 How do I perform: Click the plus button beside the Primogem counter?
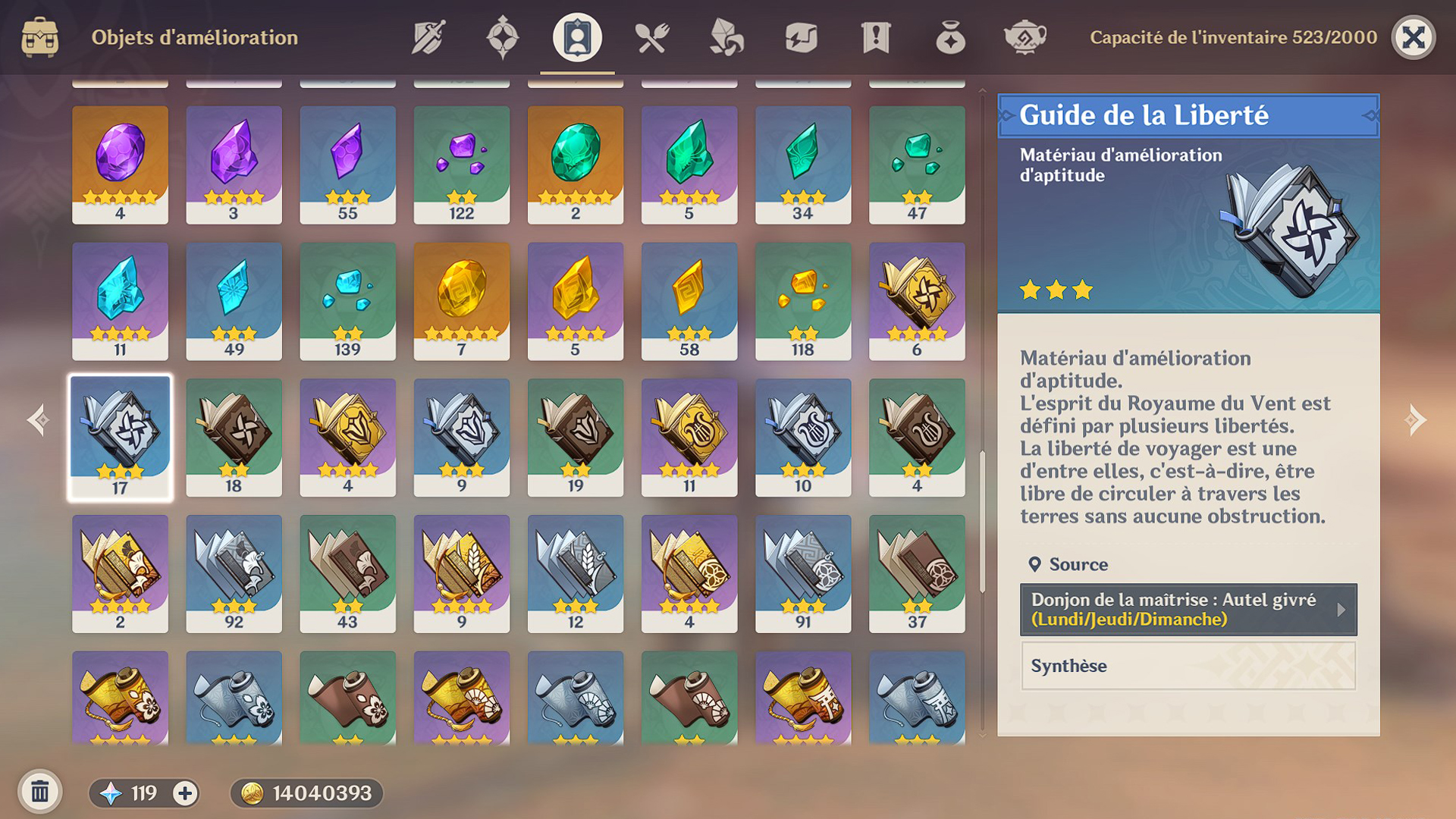[184, 792]
